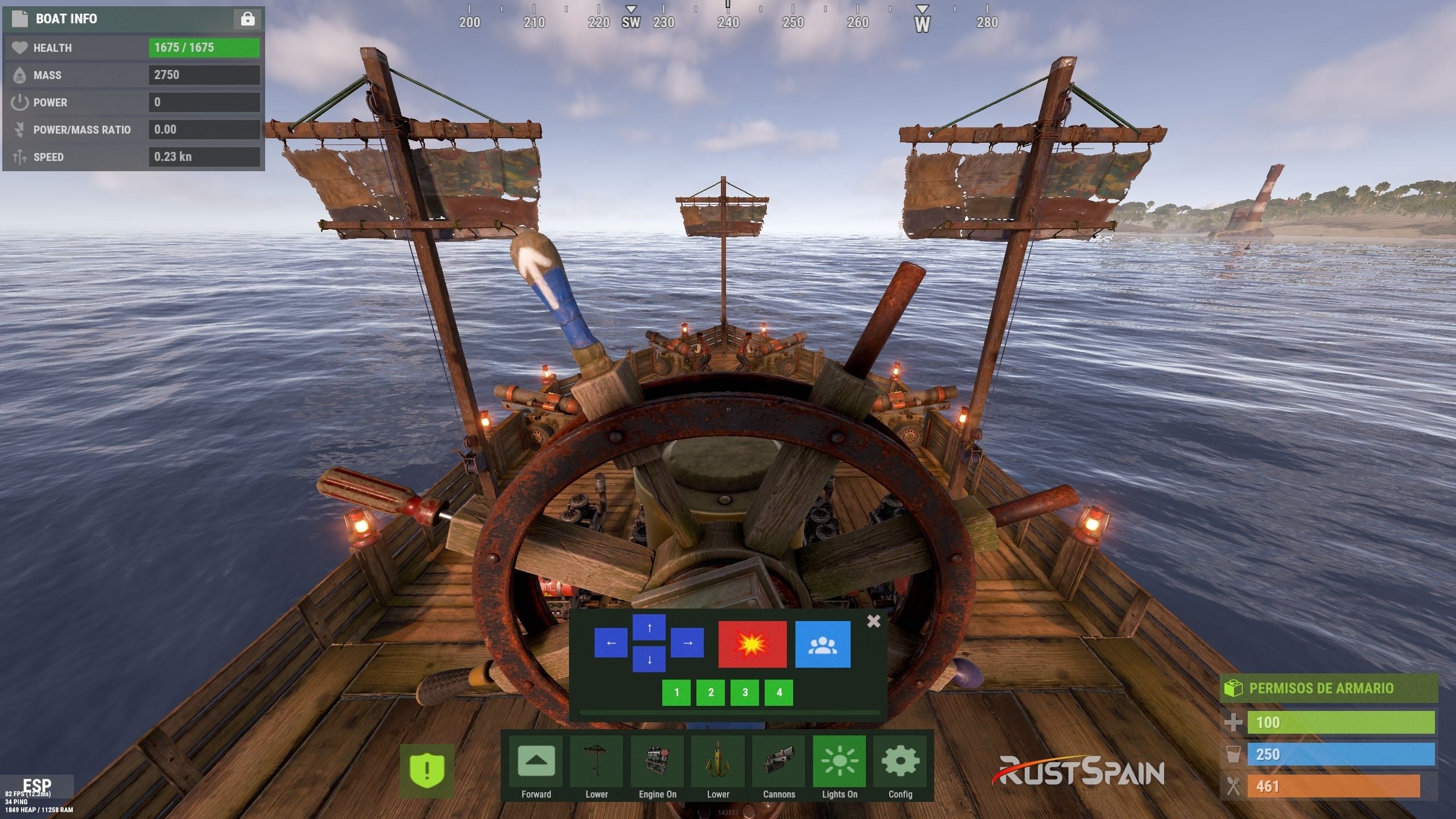The image size is (1456, 819).
Task: Select cannon group 3
Action: 745,692
